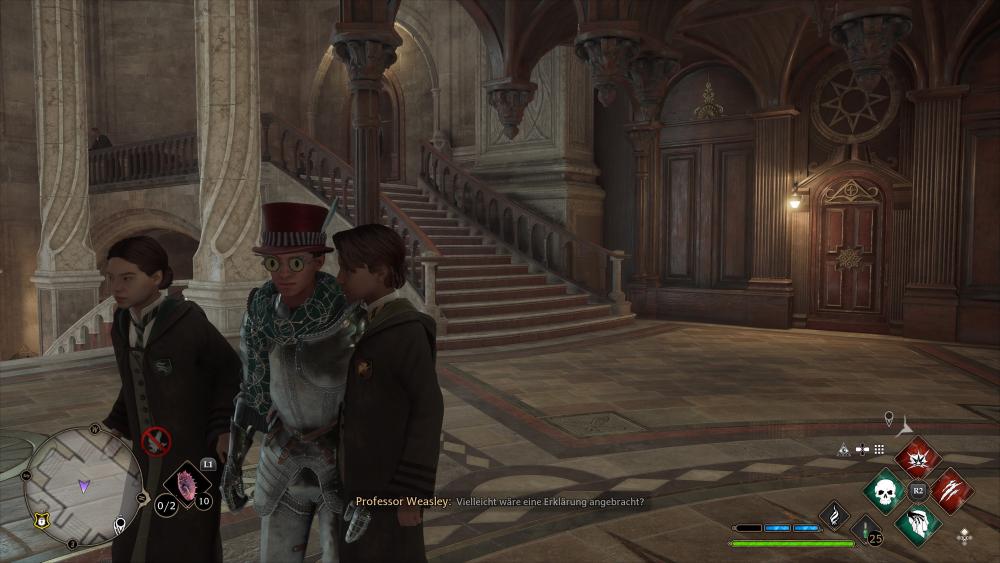Select the yellow padlock shield marker on minimap

42,519
